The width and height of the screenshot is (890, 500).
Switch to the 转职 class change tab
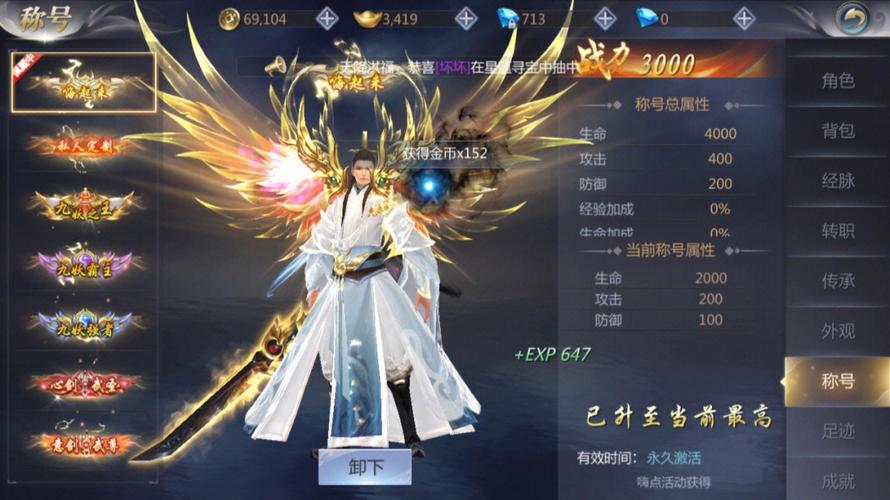point(837,231)
